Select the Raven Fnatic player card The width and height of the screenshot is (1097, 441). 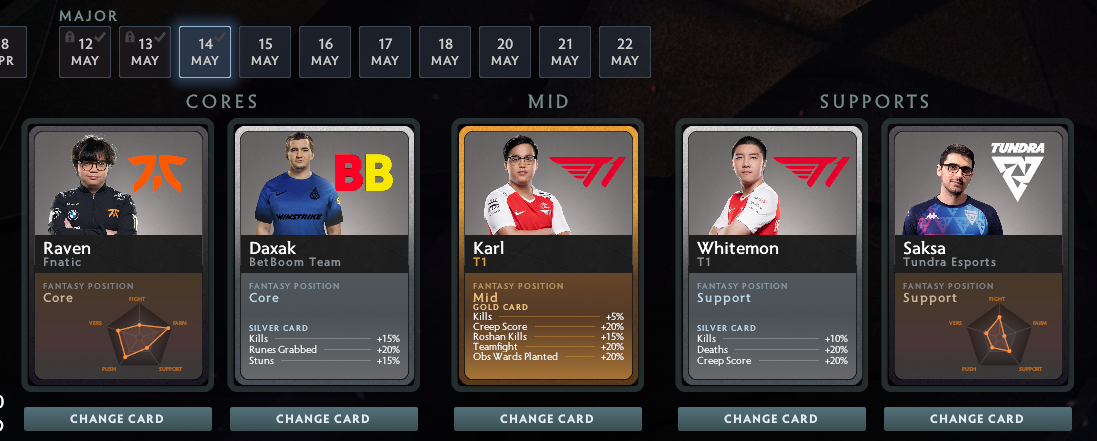pyautogui.click(x=118, y=255)
